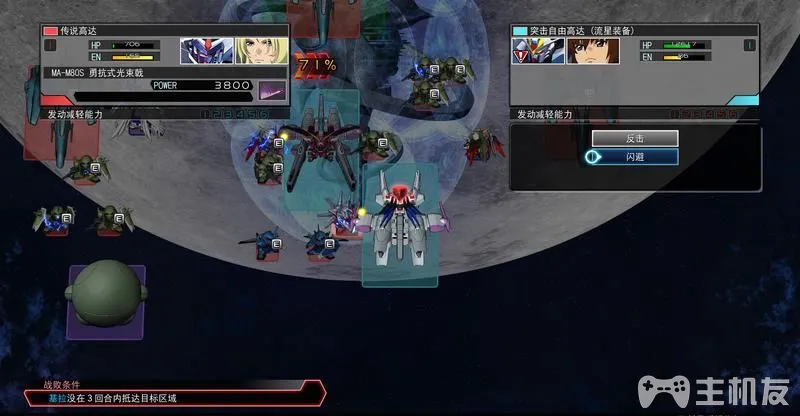
Task: Click the blonde pilot portrait
Action: click(260, 50)
